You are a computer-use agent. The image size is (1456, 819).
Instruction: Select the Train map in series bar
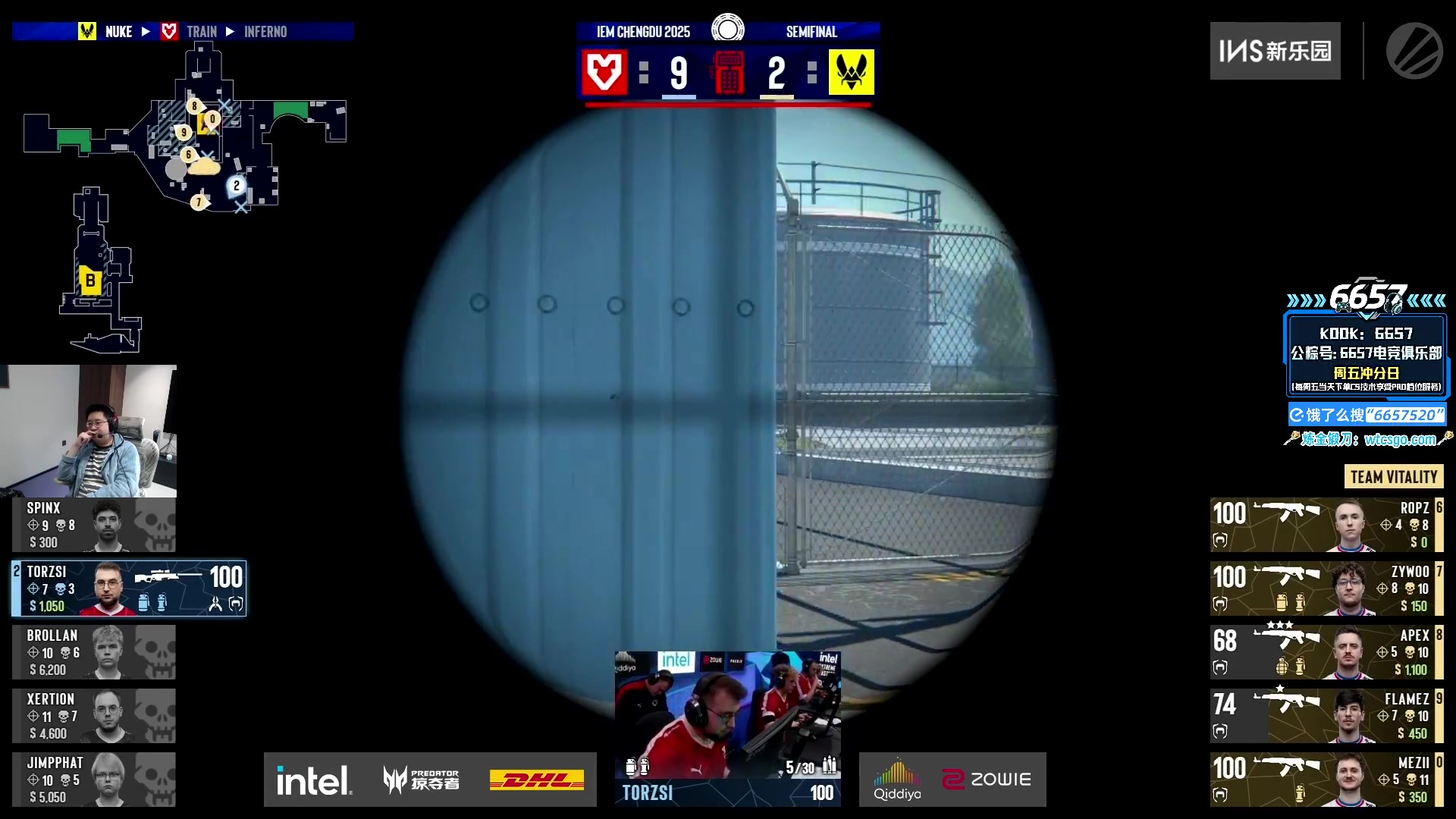(x=202, y=32)
